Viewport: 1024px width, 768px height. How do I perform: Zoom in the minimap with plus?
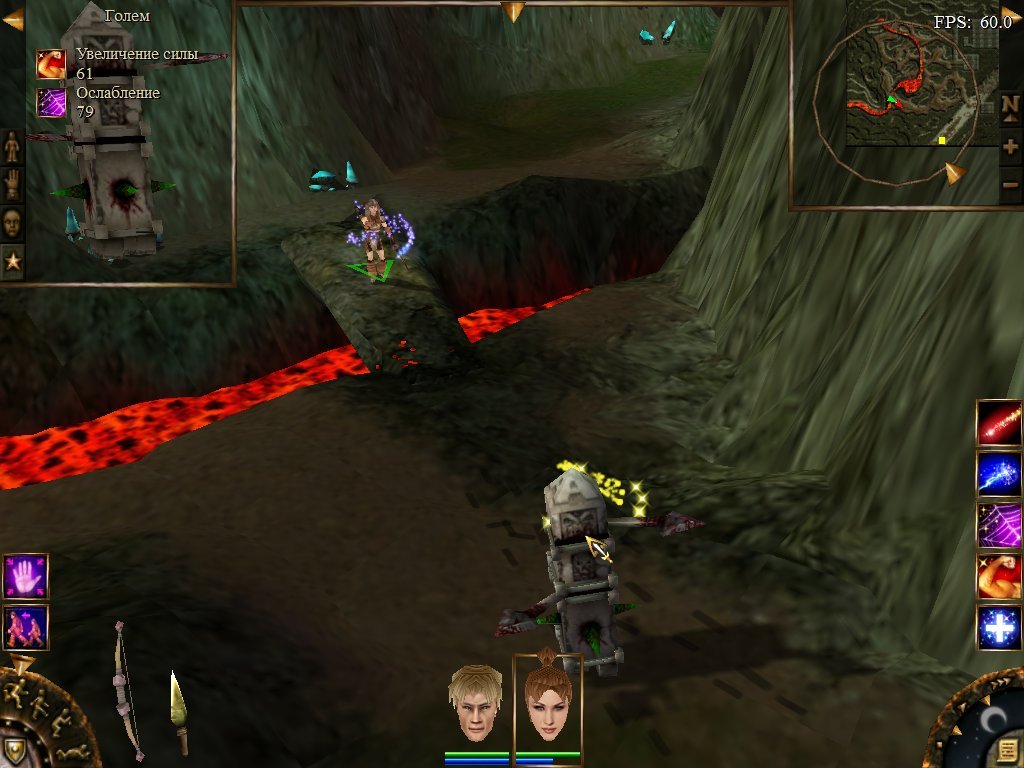(1010, 146)
